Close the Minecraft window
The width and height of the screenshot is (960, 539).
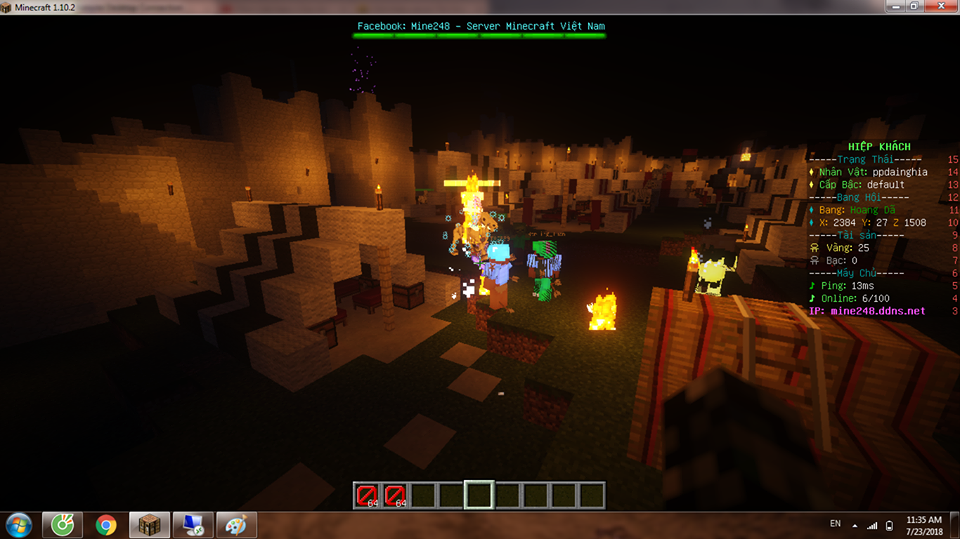coord(939,7)
